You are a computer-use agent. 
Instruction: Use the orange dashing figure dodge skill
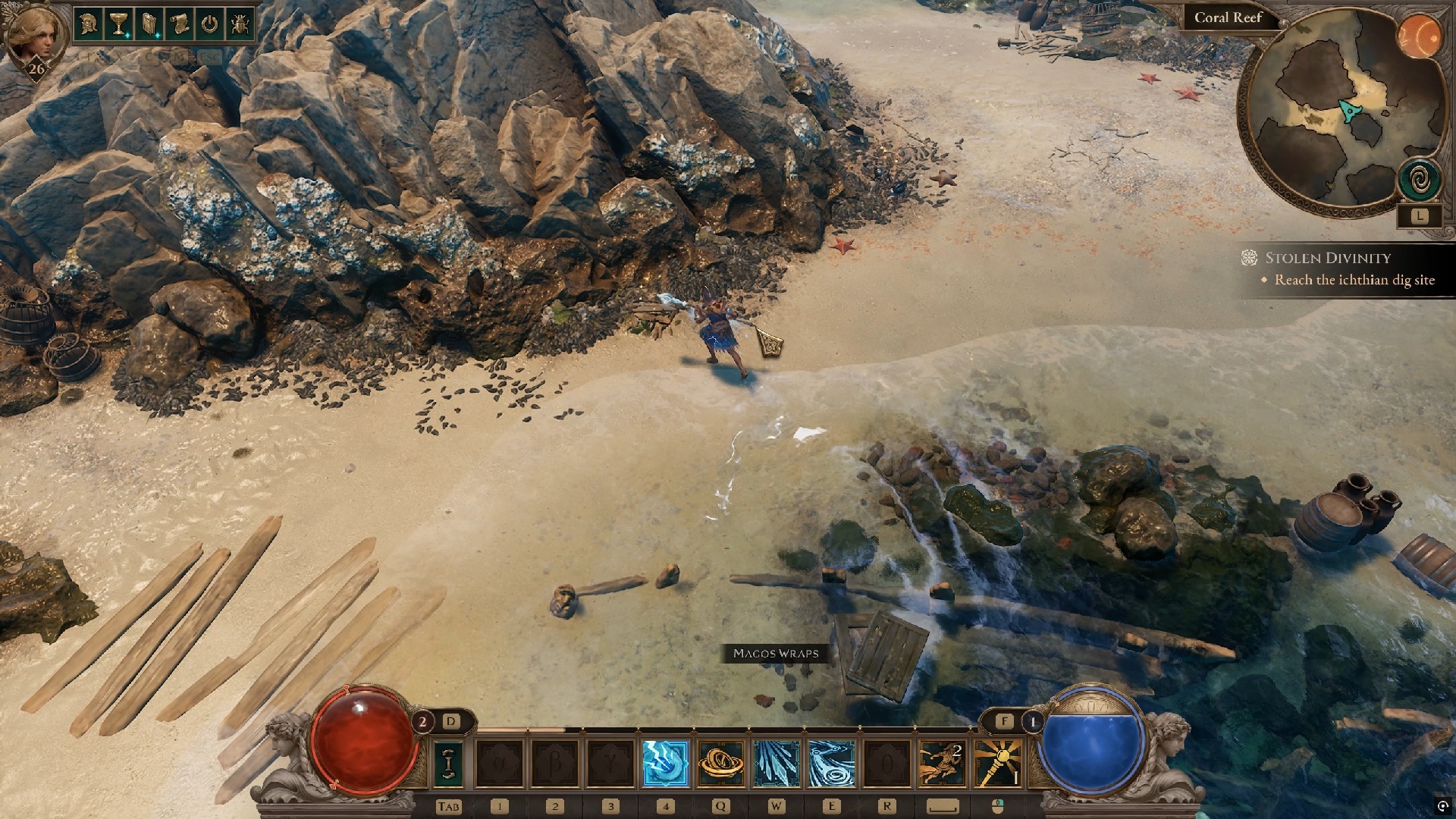(x=943, y=764)
